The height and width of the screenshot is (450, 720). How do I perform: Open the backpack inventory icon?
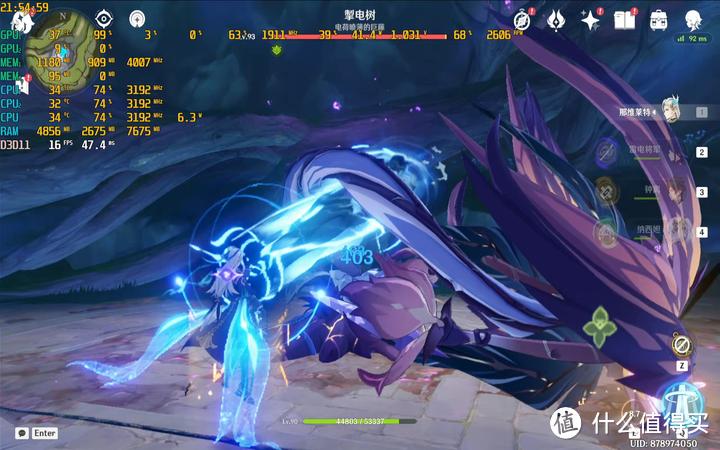click(659, 20)
